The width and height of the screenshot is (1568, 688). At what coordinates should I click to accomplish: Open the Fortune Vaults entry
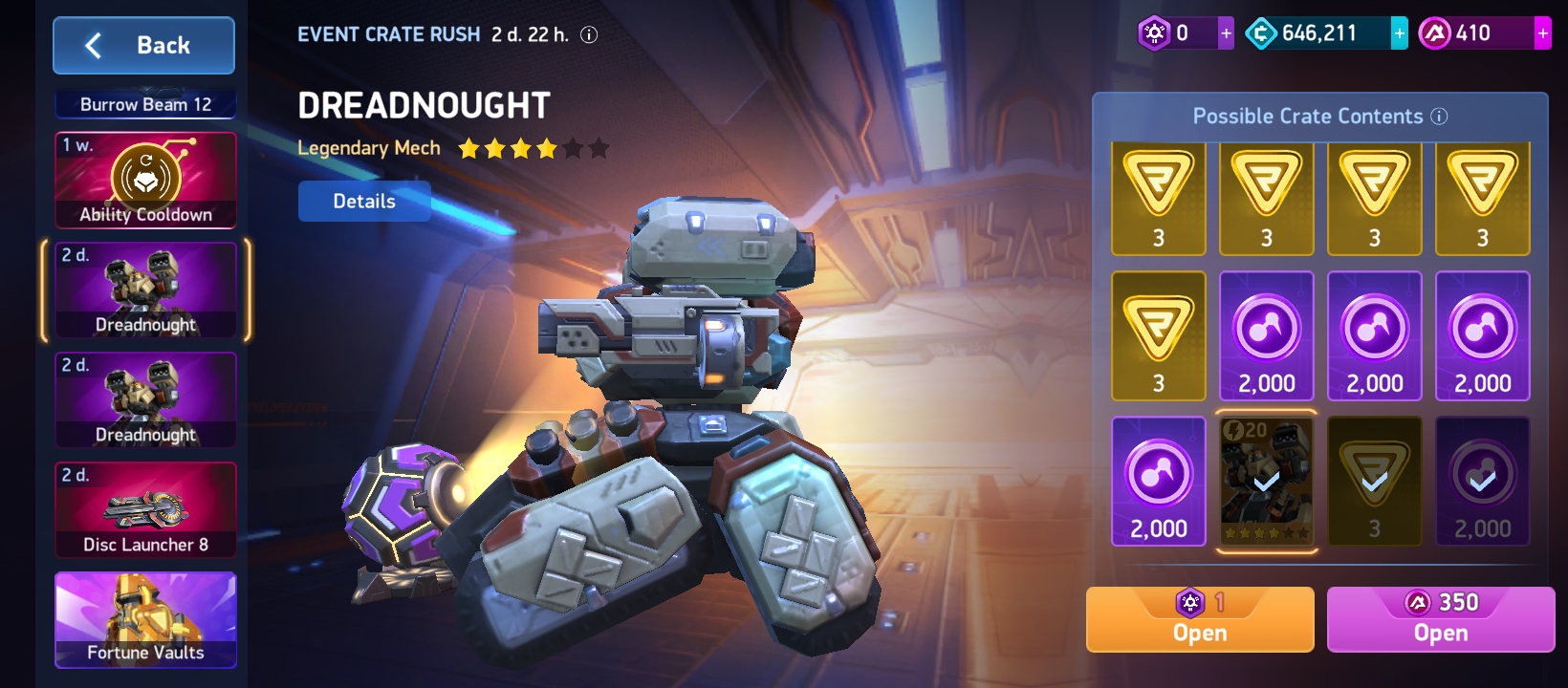click(x=145, y=619)
